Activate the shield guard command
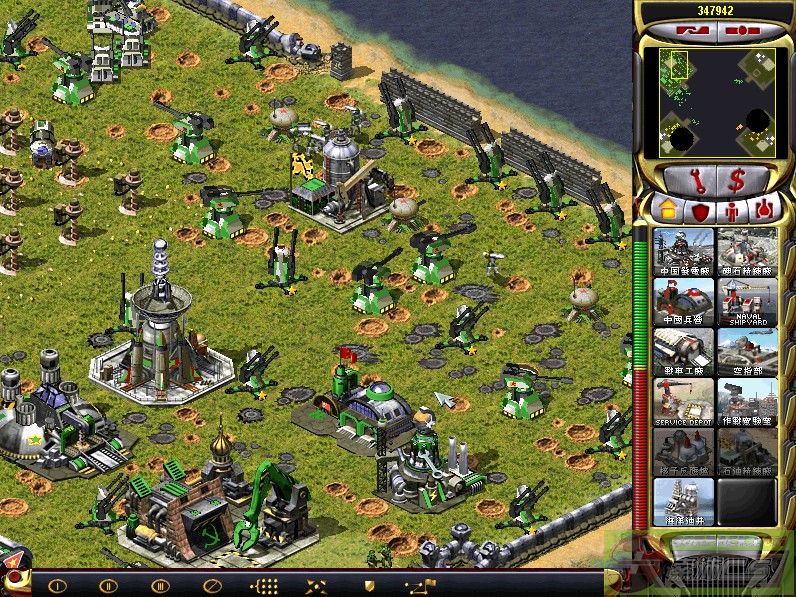This screenshot has width=796, height=597. [x=368, y=585]
